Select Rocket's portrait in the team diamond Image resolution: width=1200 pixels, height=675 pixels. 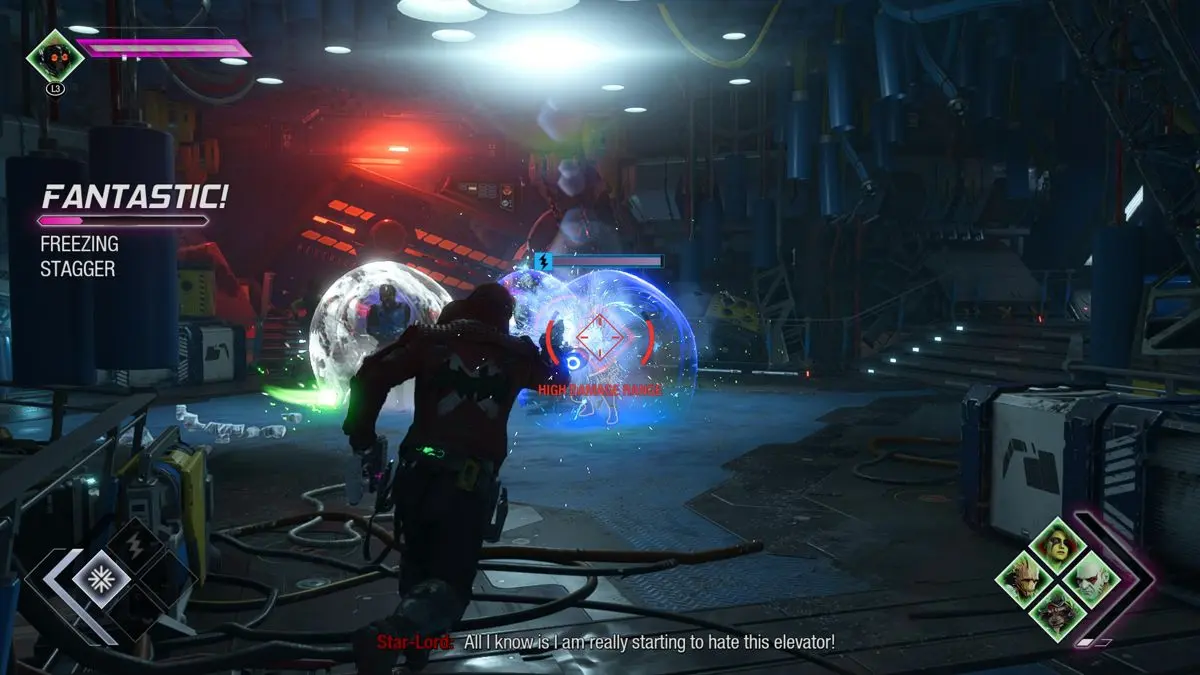click(1059, 611)
